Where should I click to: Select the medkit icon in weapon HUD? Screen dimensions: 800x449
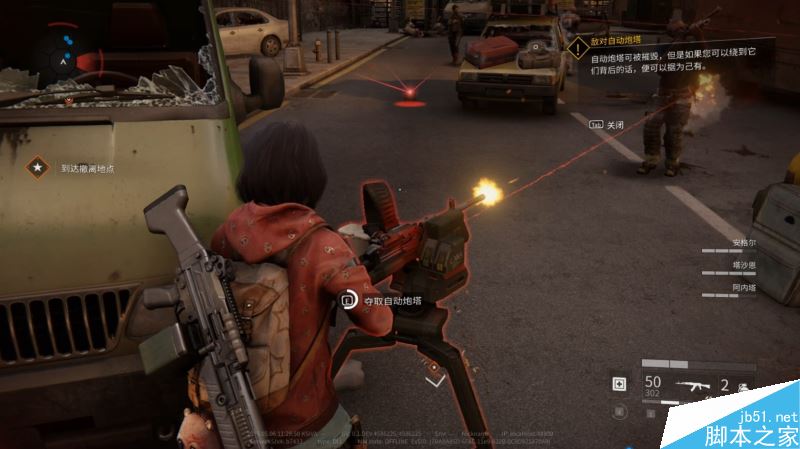[620, 384]
